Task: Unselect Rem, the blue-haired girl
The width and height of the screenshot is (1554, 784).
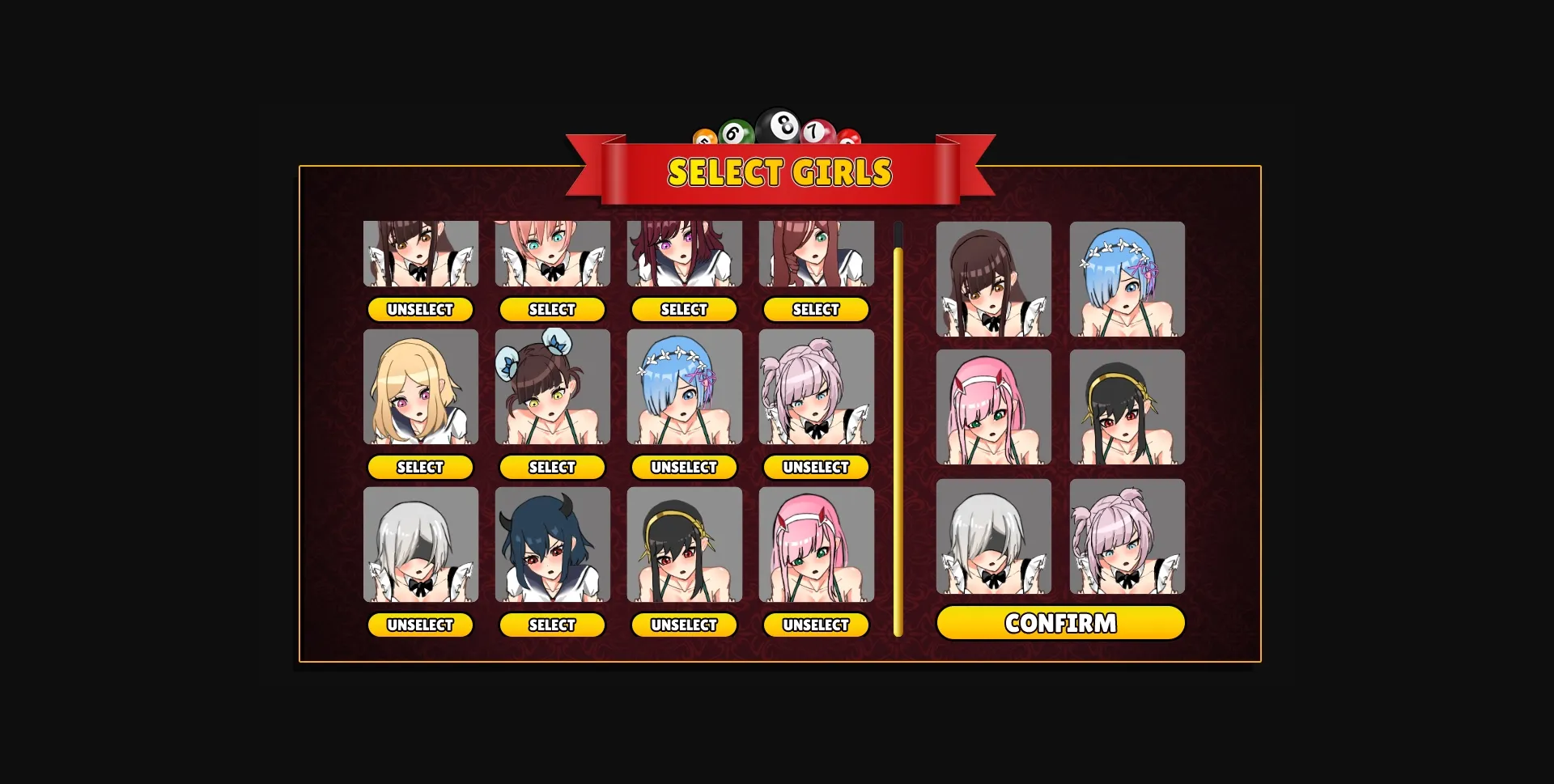Action: [x=684, y=467]
